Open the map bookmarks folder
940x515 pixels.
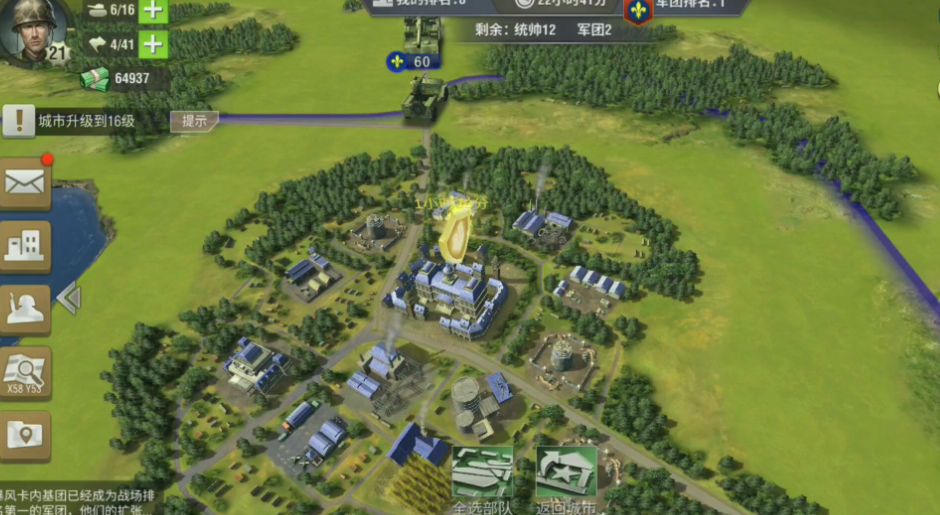25,435
